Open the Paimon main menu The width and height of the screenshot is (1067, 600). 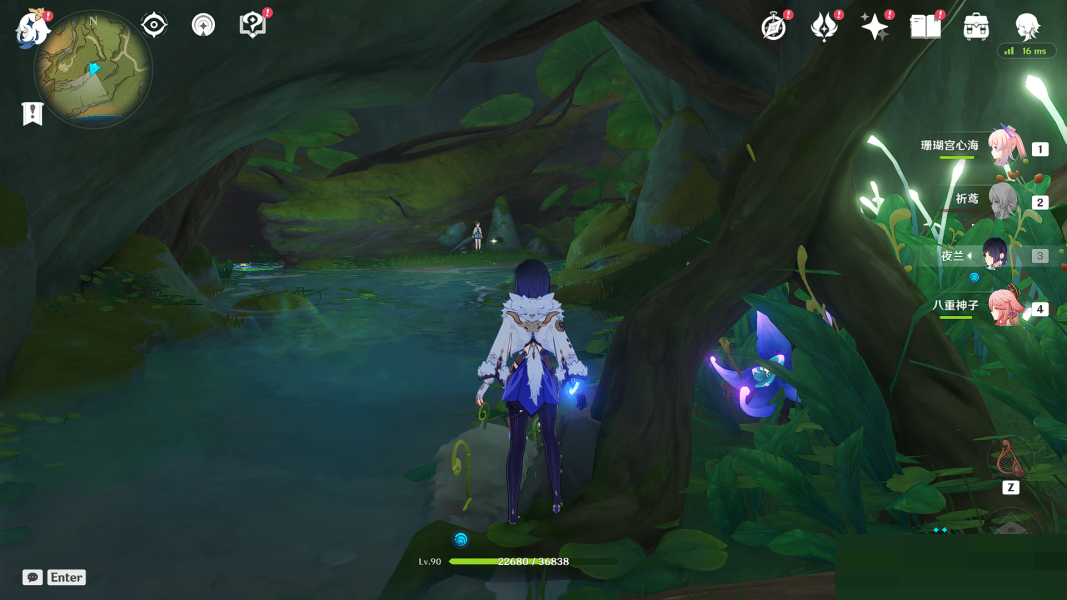(32, 29)
